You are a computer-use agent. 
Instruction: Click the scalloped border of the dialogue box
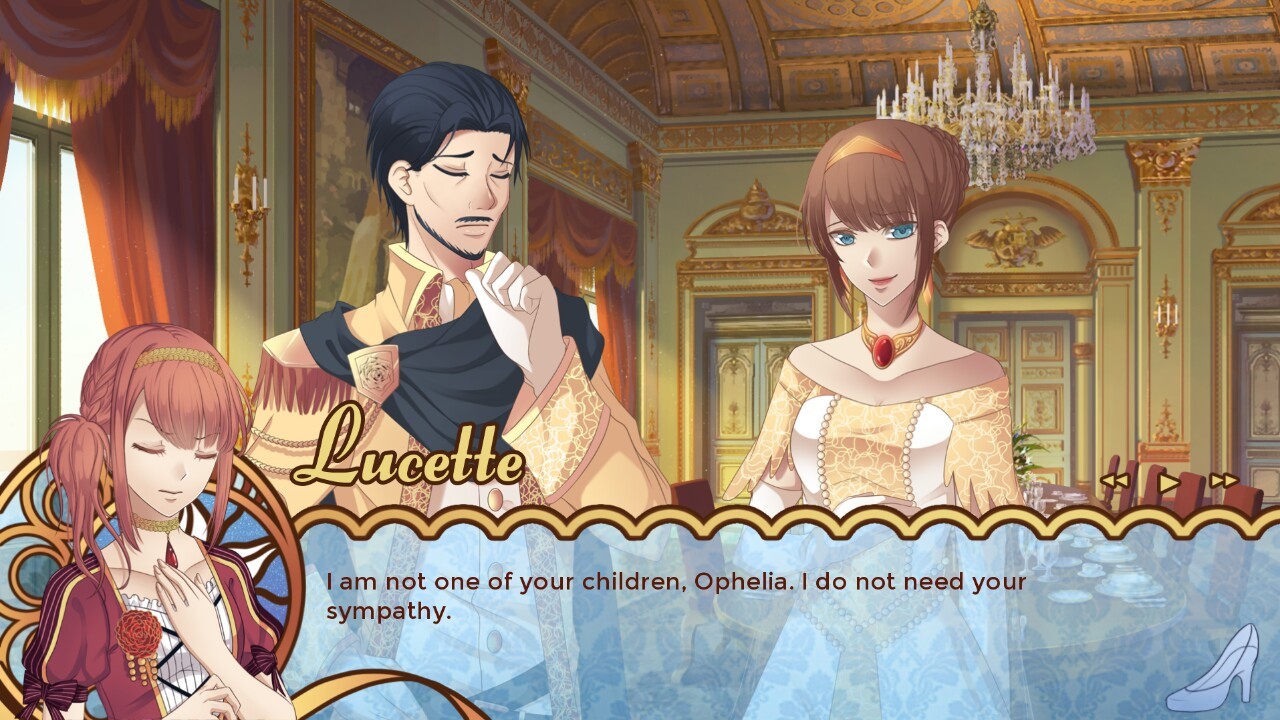(x=700, y=521)
